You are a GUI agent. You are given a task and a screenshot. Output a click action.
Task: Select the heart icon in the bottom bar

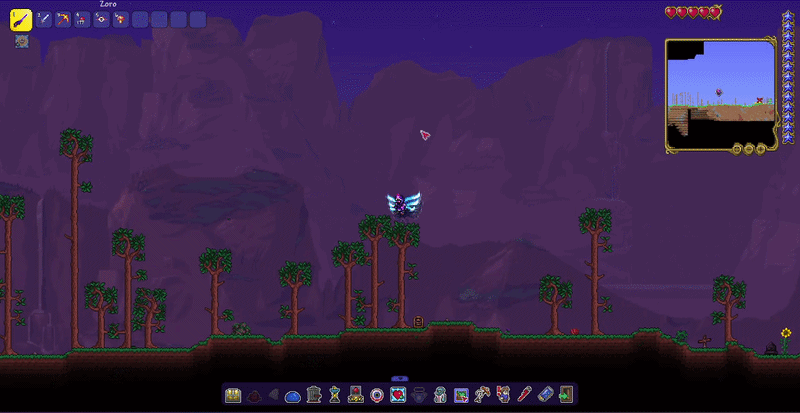tap(397, 395)
